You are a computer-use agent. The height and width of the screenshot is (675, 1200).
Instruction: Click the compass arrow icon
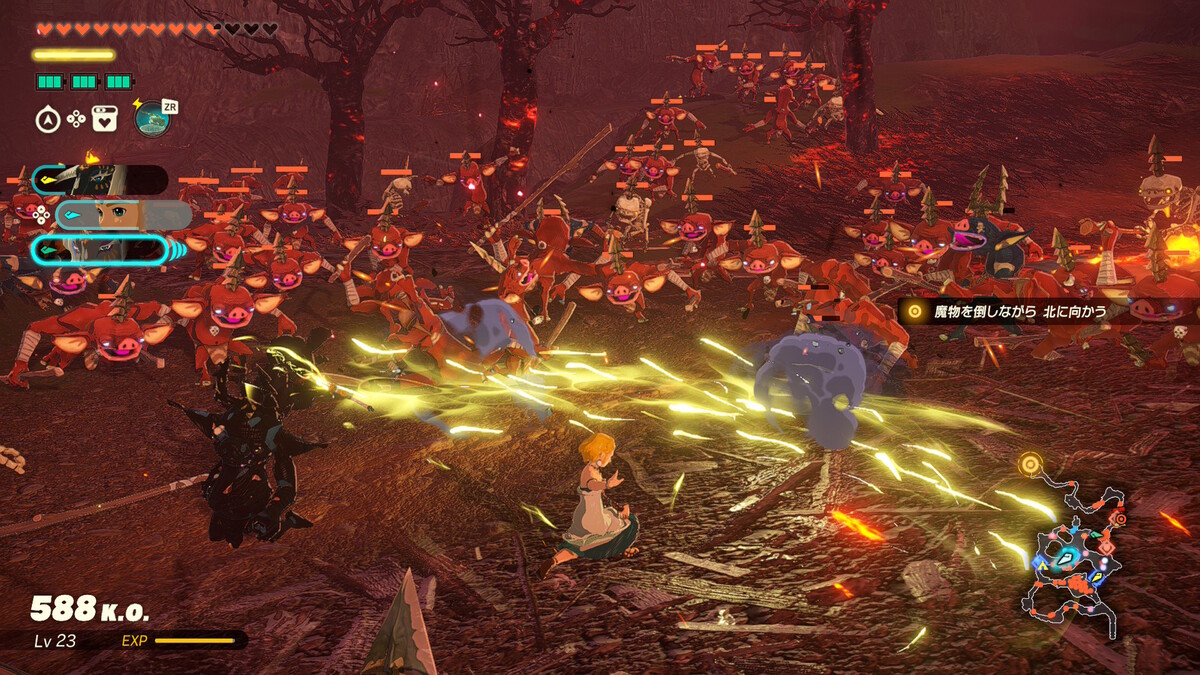[x=46, y=120]
